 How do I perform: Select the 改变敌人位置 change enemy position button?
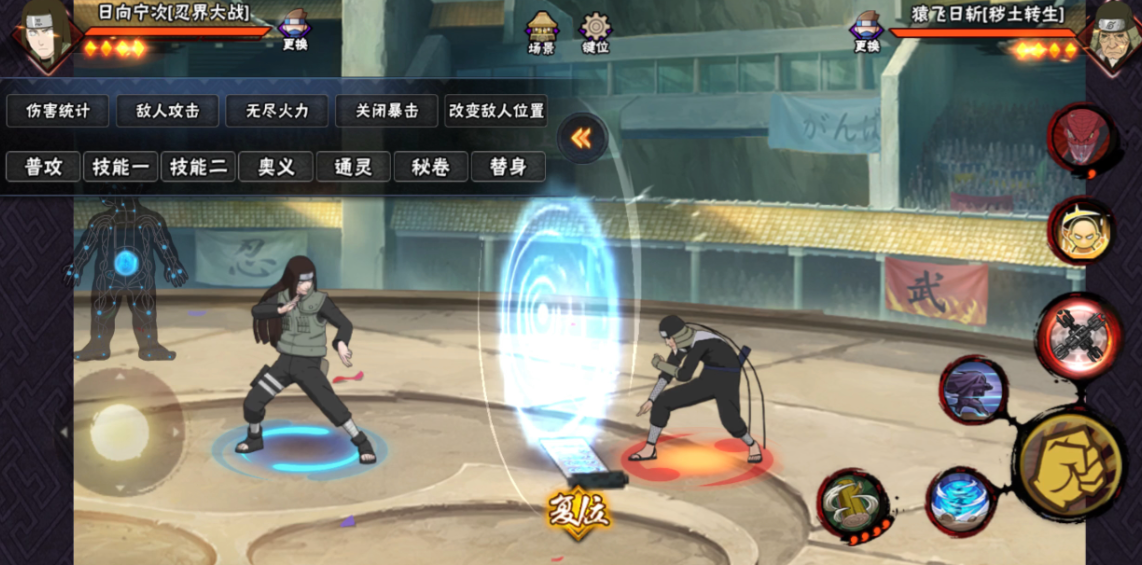pos(496,111)
